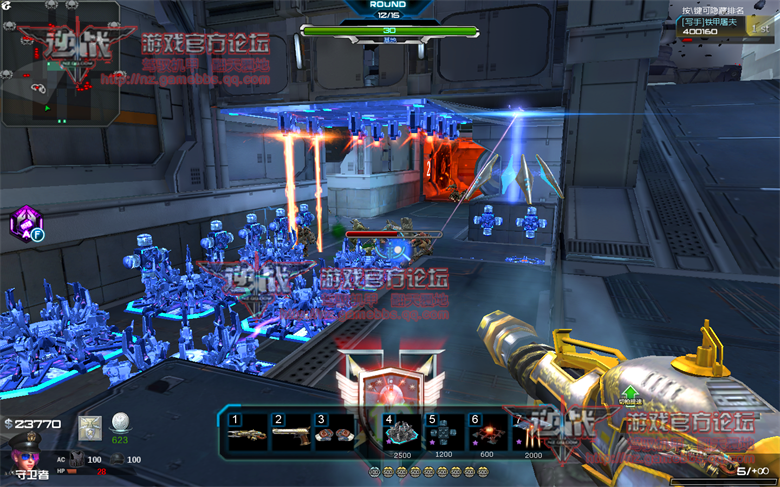Choose the 600-cost laser trap in slot 6

tap(487, 431)
